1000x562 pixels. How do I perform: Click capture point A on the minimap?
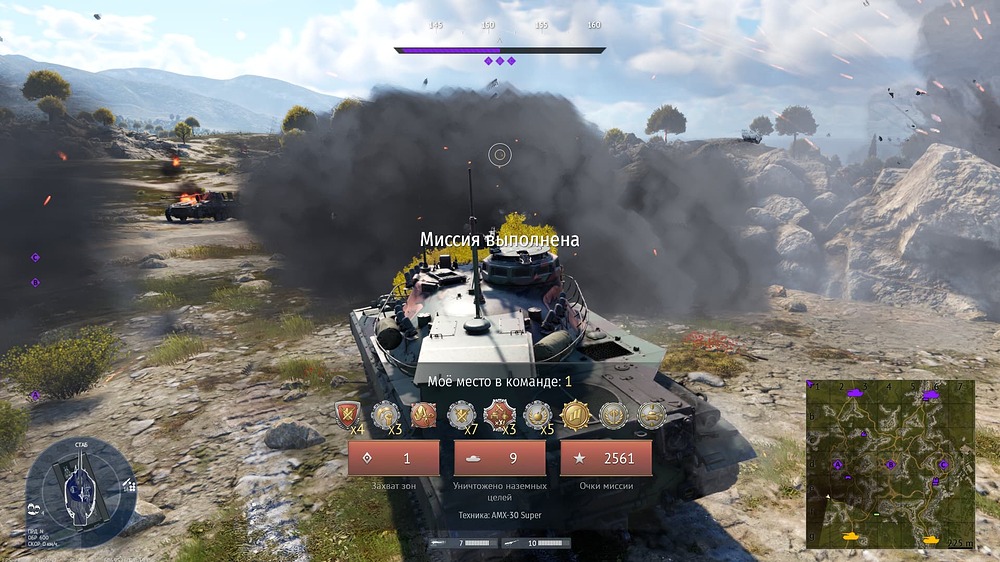click(x=838, y=465)
